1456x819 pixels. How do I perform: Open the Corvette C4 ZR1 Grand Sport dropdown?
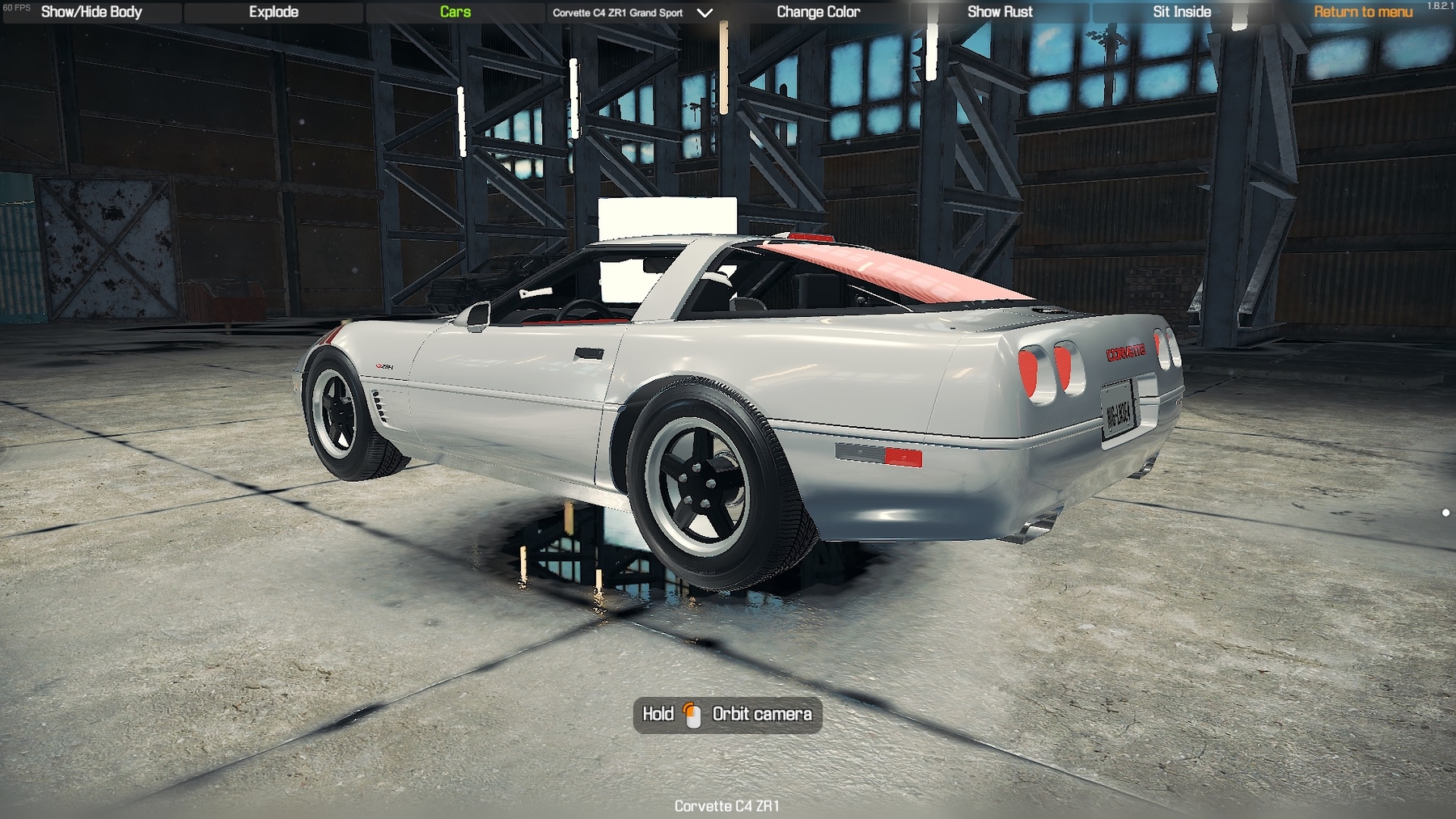coord(632,13)
